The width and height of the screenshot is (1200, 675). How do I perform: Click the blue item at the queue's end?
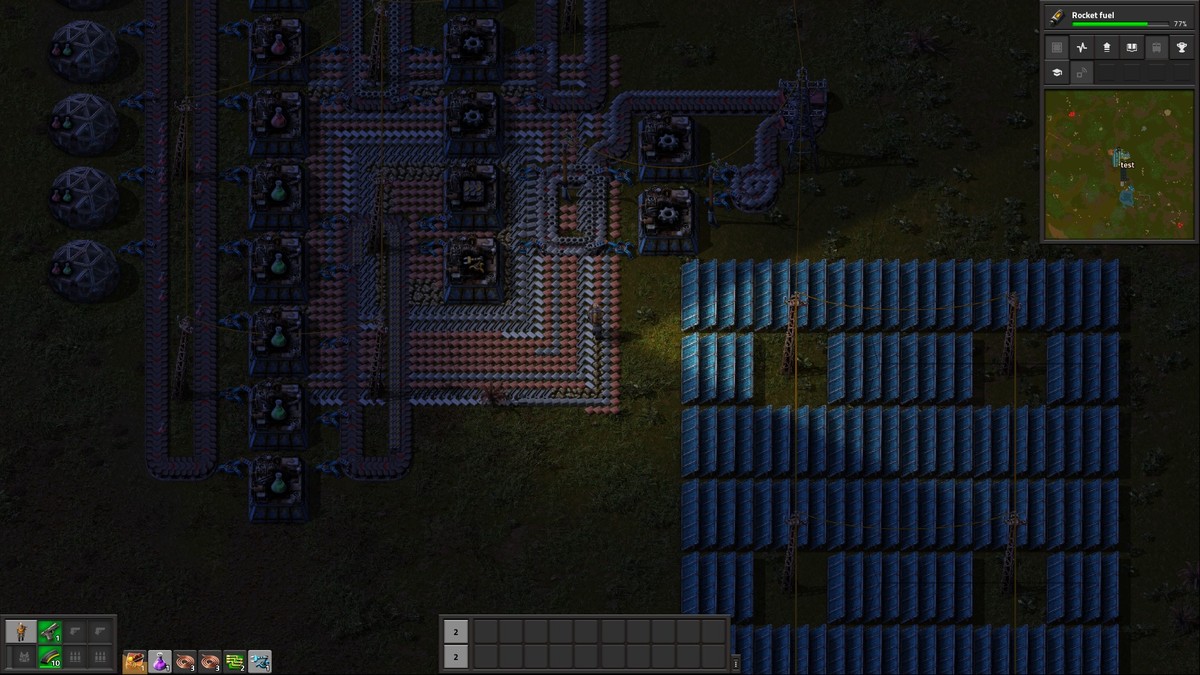tap(260, 661)
